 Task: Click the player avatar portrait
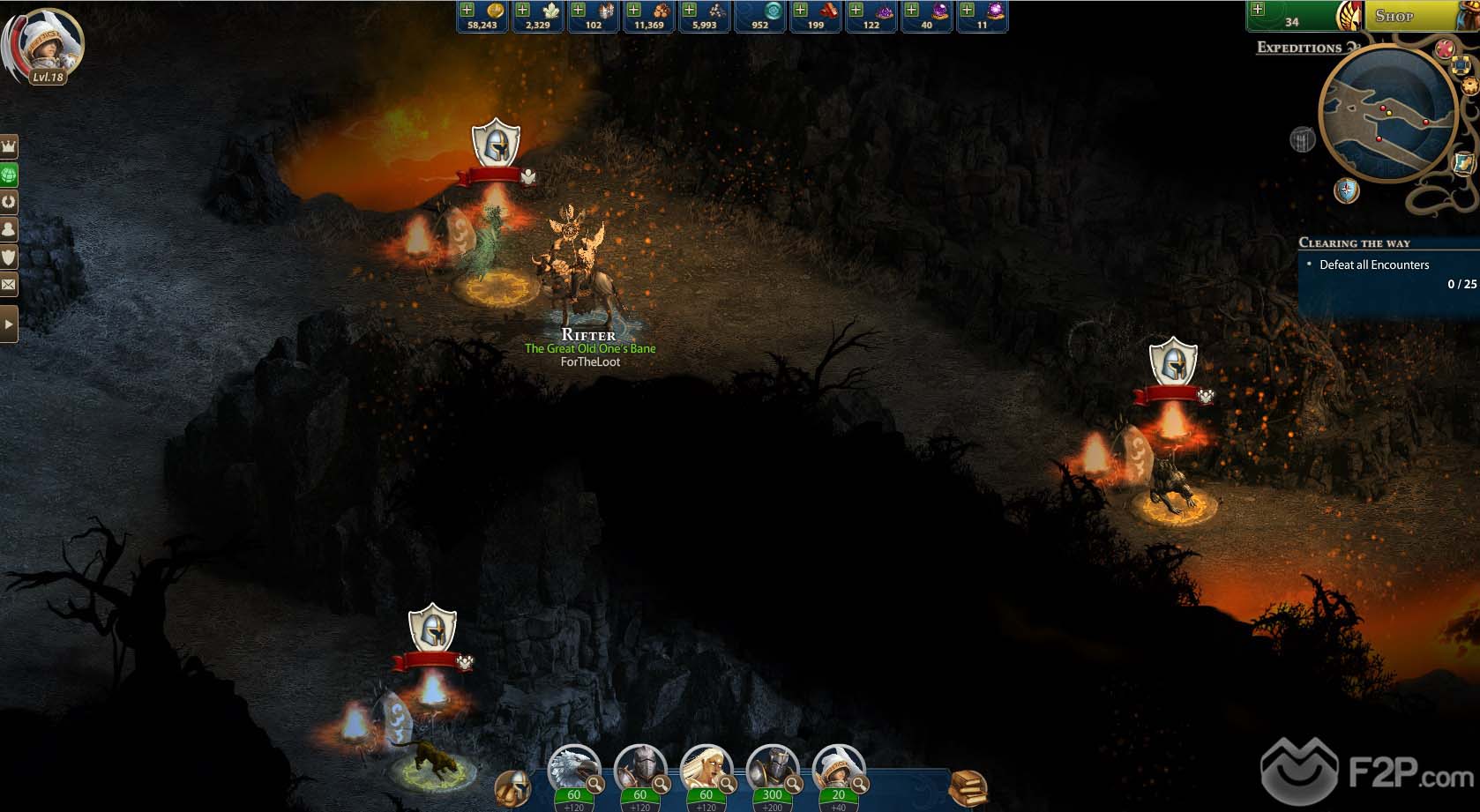44,46
